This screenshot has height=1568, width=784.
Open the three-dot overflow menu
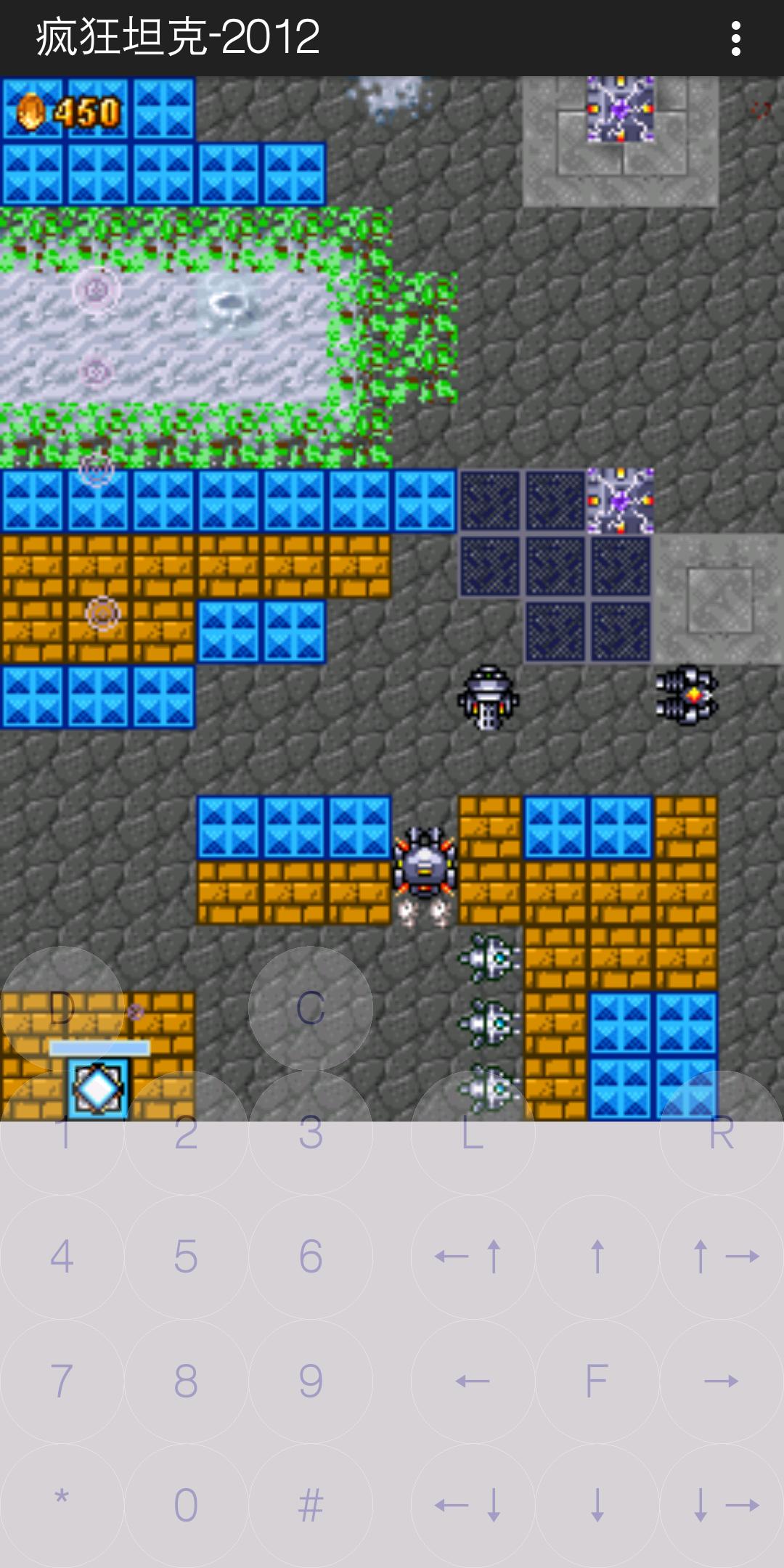tap(736, 38)
